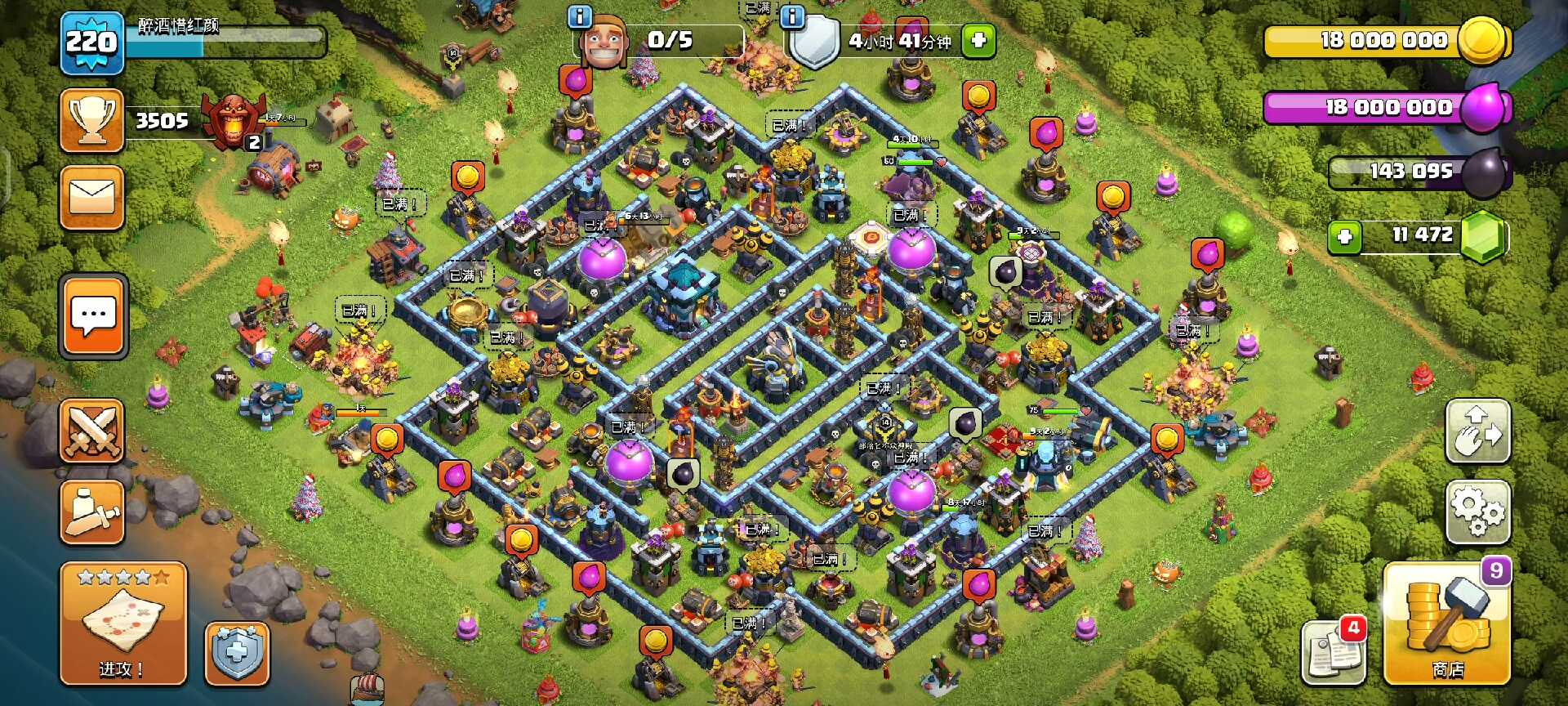1568x706 pixels.
Task: Open the news clipboard with 4 notifications
Action: tap(1334, 651)
